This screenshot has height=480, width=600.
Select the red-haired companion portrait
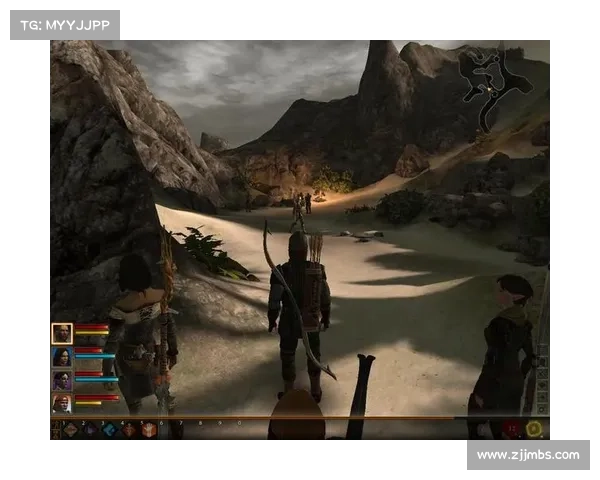pyautogui.click(x=62, y=403)
